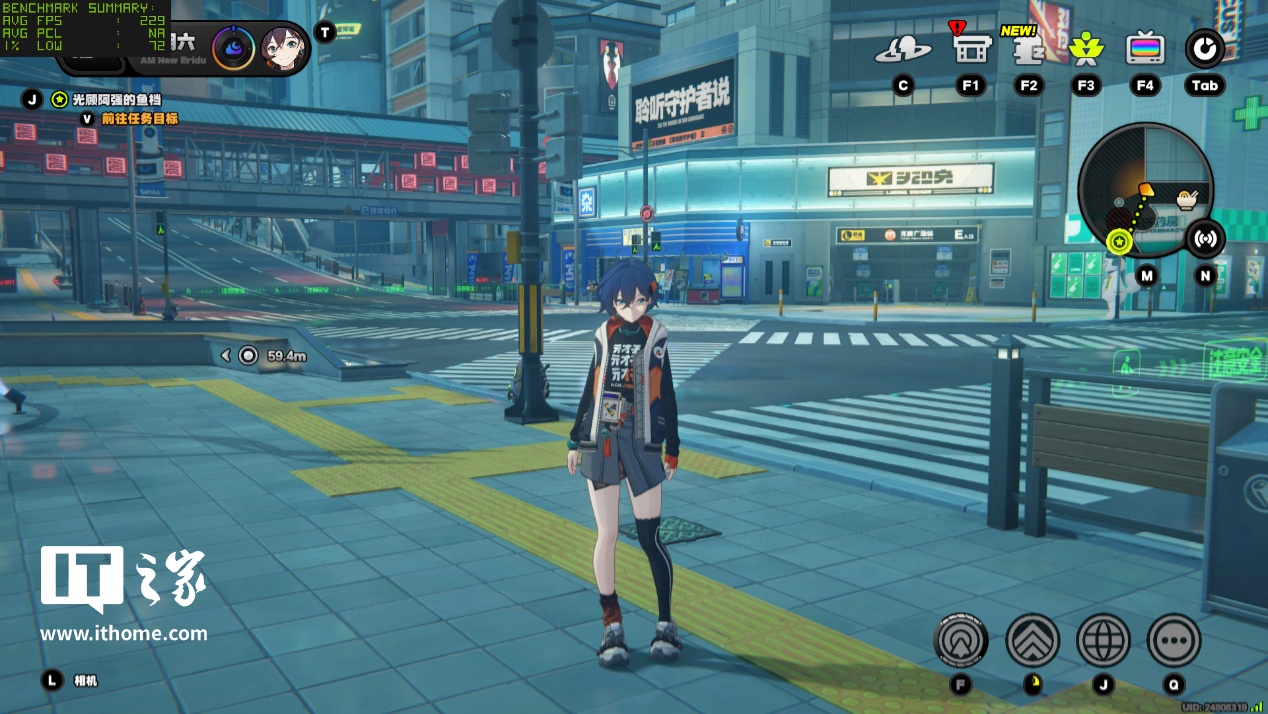Open the yellow-green figure icon menu
1268x714 pixels.
[1085, 48]
